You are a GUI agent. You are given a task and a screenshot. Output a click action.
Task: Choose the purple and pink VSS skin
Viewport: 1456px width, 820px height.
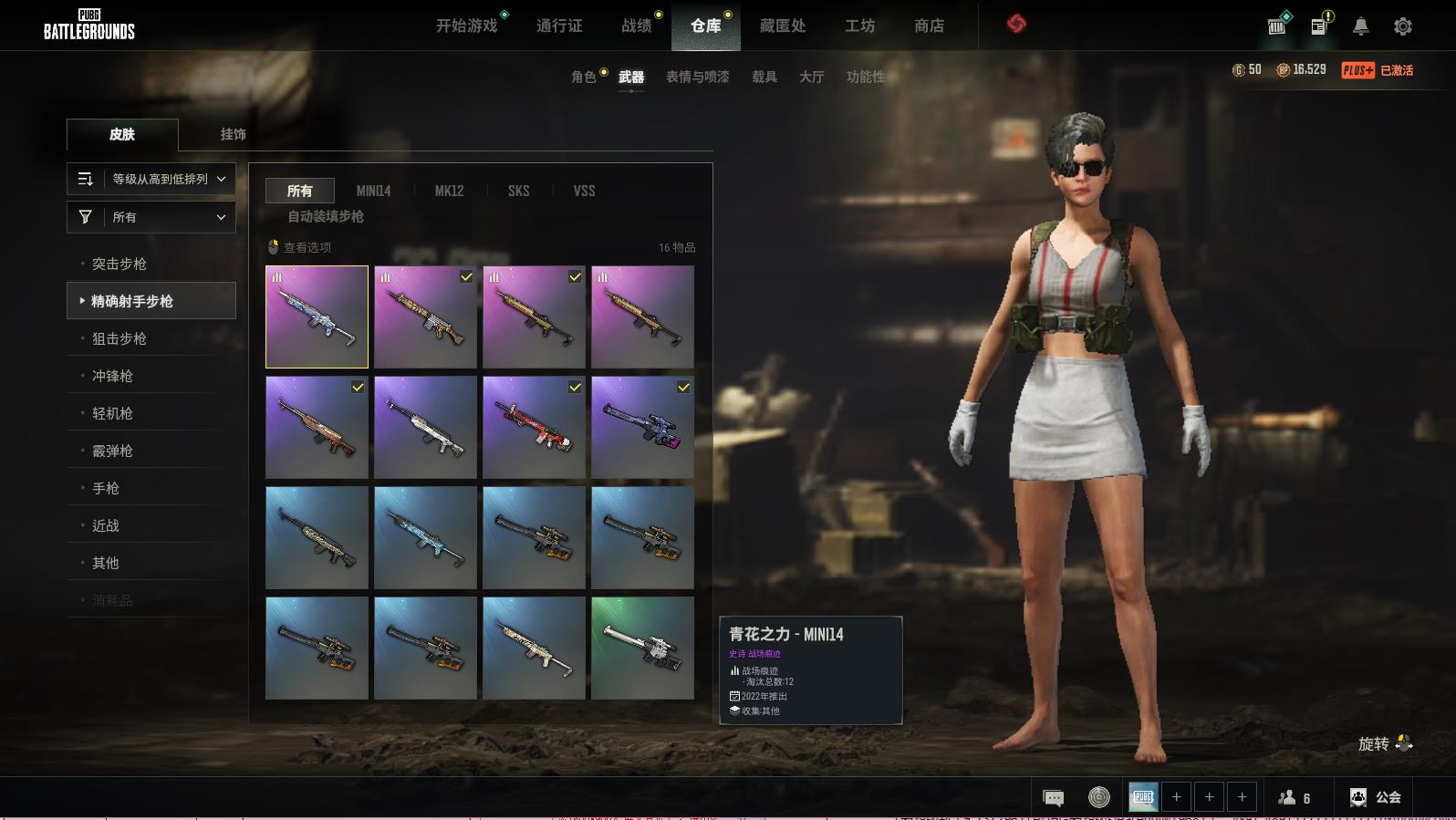[642, 427]
